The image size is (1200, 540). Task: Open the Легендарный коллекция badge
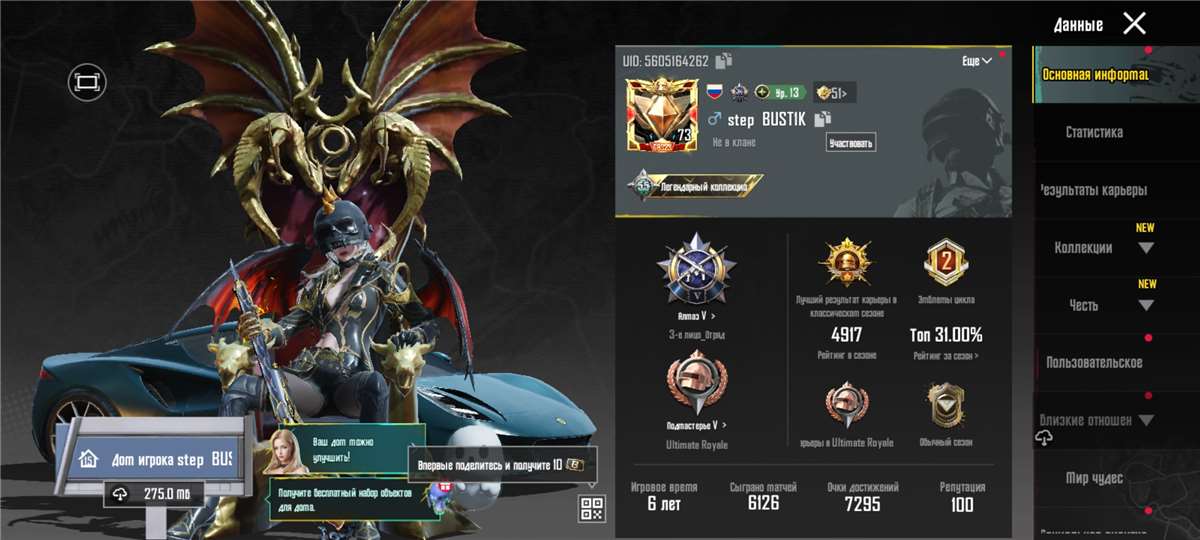(696, 186)
